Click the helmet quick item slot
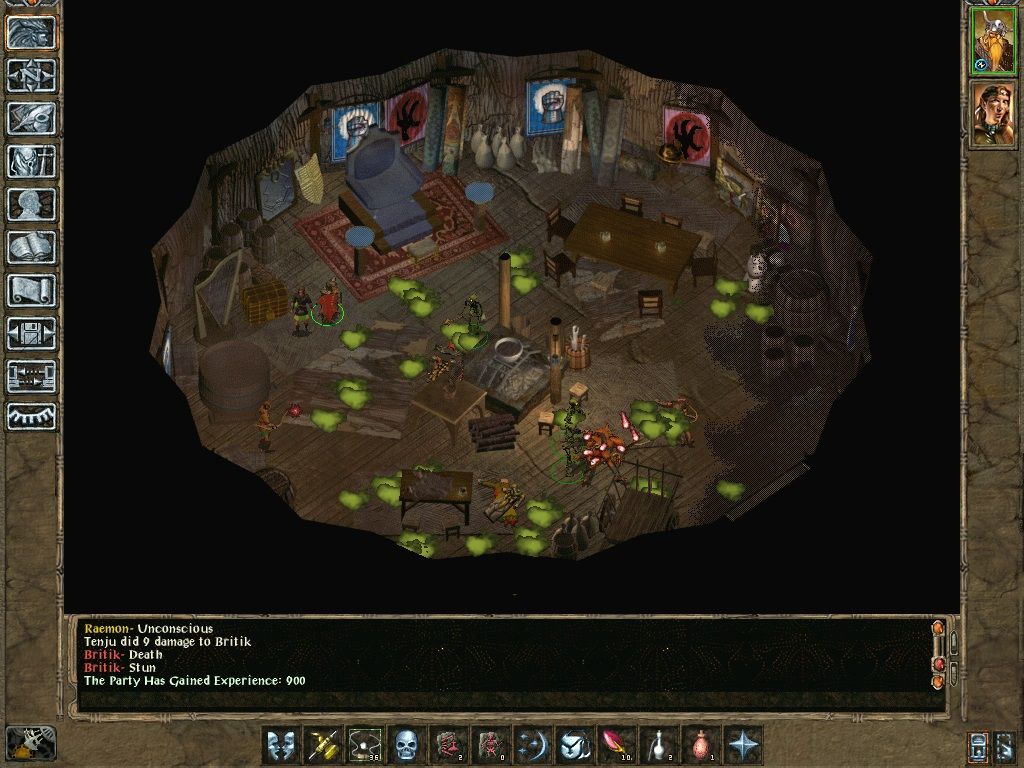Image resolution: width=1024 pixels, height=768 pixels. (573, 746)
